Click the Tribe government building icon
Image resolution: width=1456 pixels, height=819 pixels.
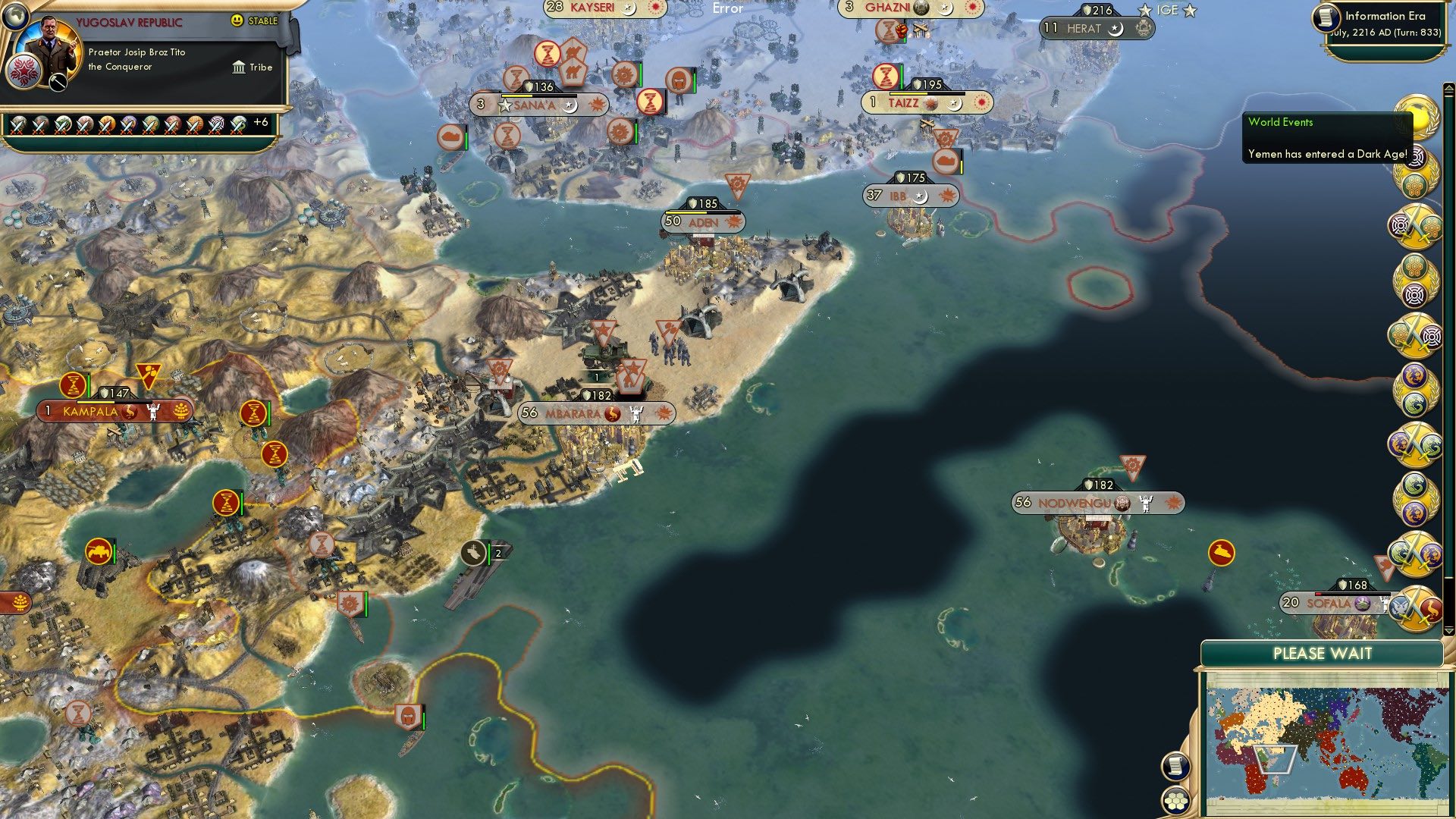pos(237,67)
